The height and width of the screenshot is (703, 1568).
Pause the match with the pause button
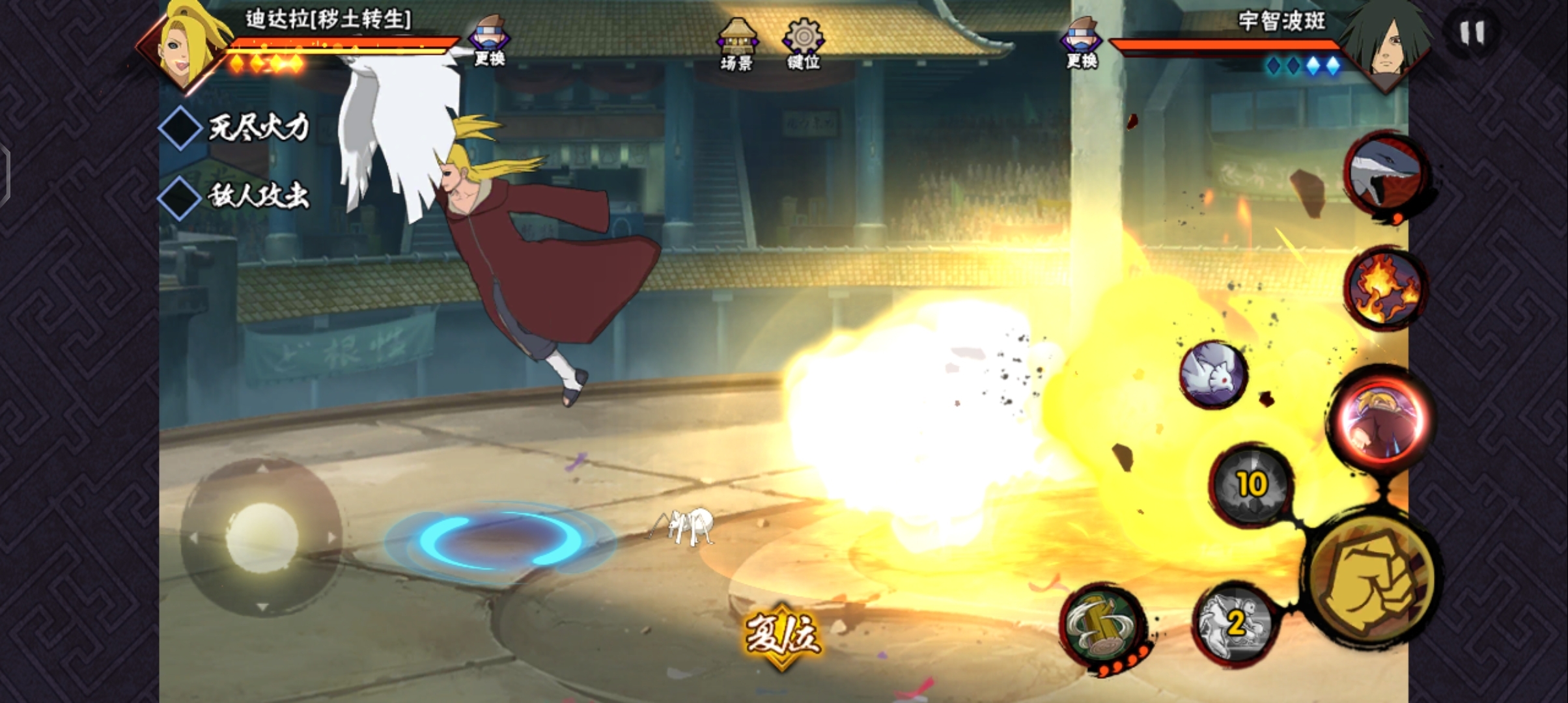1472,33
